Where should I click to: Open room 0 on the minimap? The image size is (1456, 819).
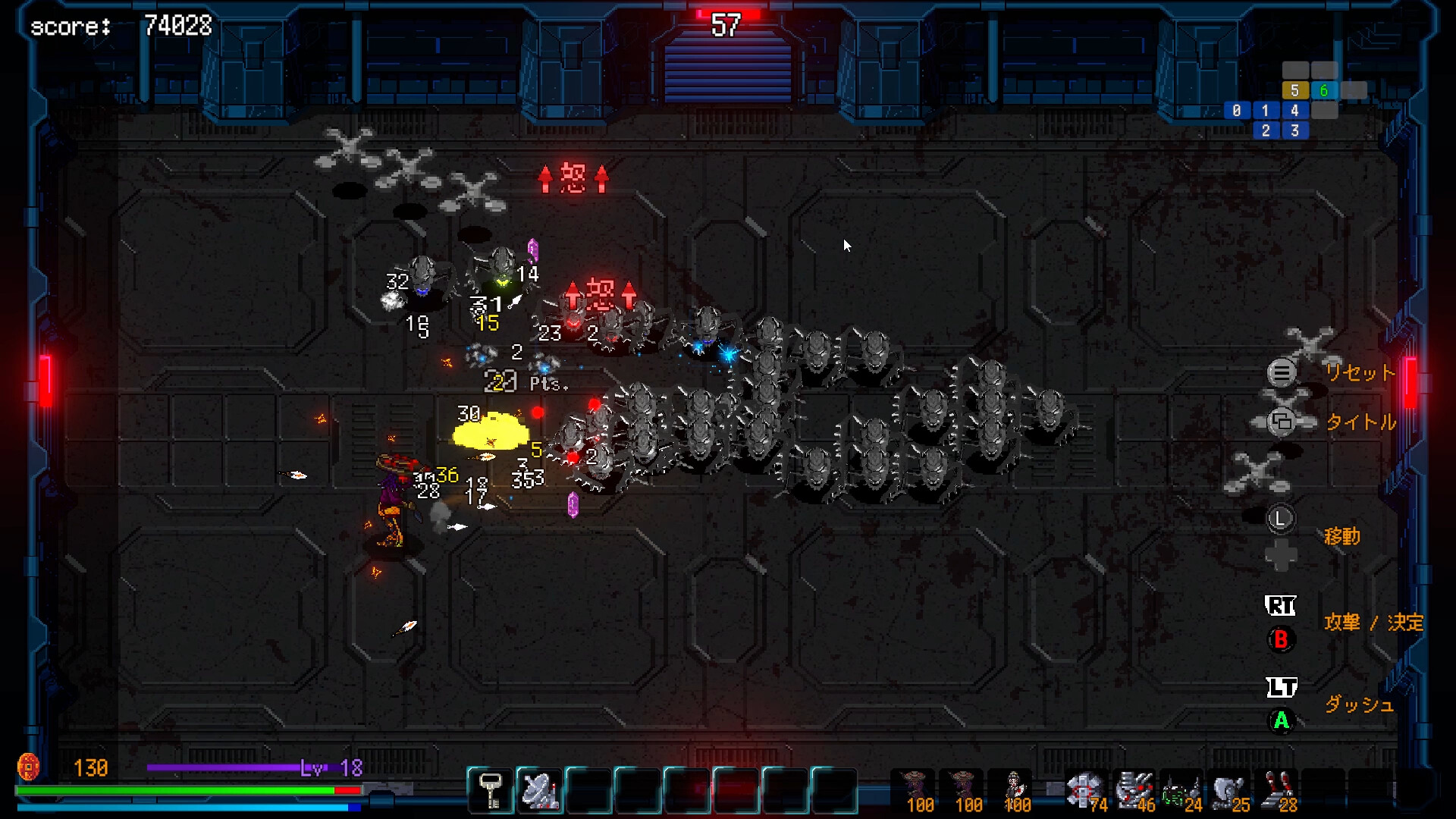click(1236, 111)
